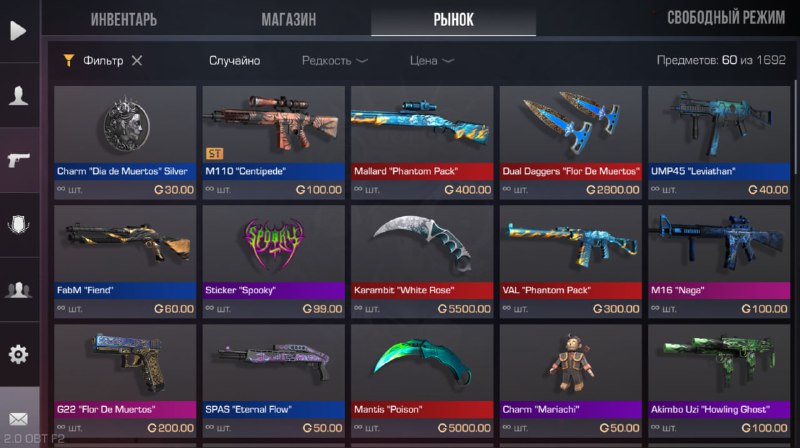Select the Dual Daggers "Flor De Muertos" listing

(569, 141)
